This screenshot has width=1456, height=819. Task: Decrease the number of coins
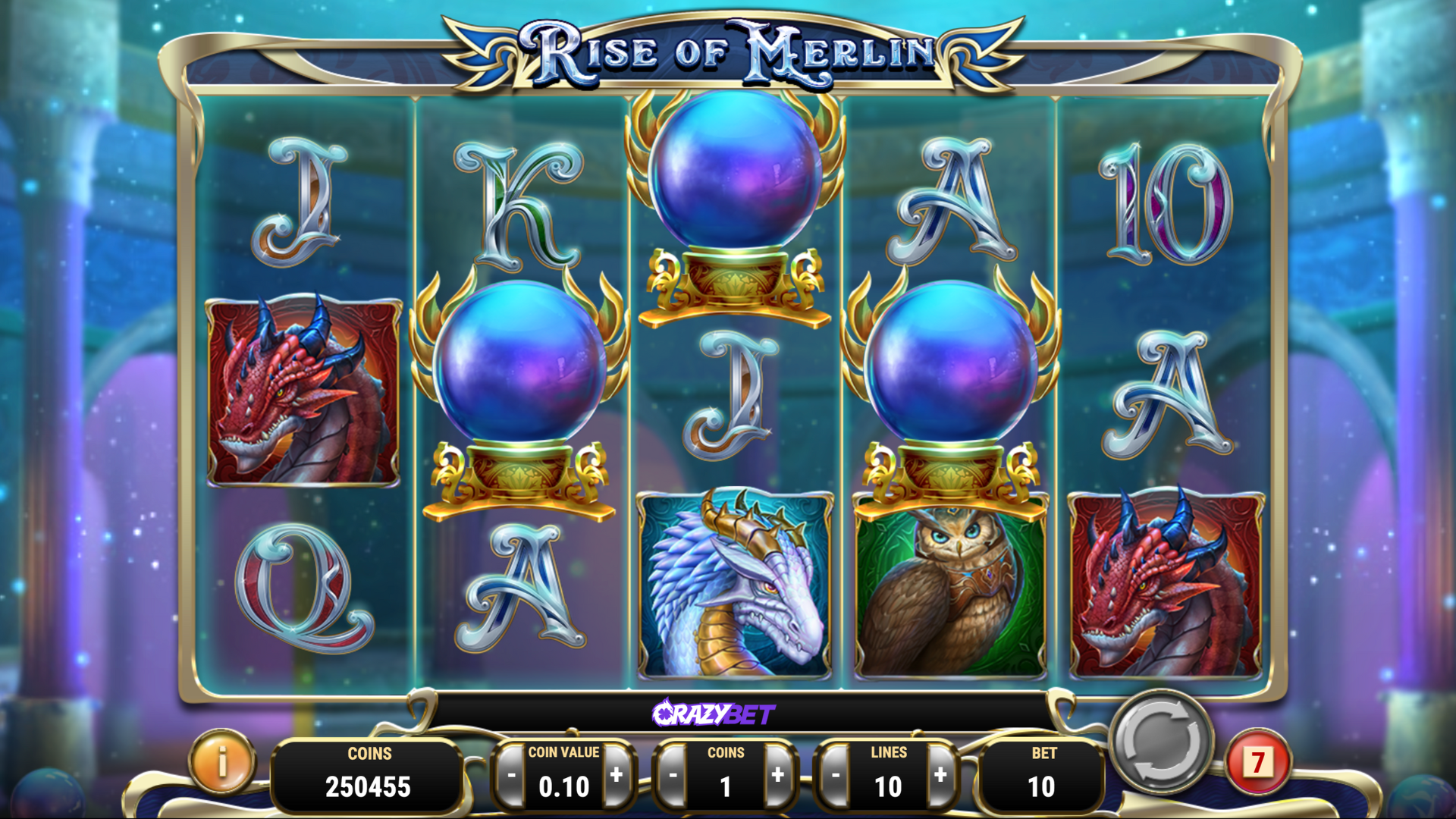673,776
